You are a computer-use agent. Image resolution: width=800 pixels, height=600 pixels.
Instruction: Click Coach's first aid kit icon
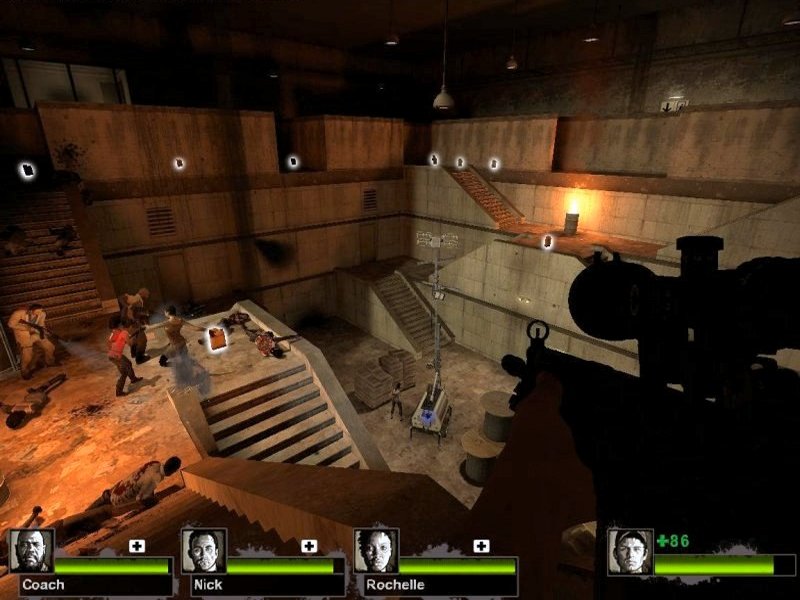pos(137,546)
